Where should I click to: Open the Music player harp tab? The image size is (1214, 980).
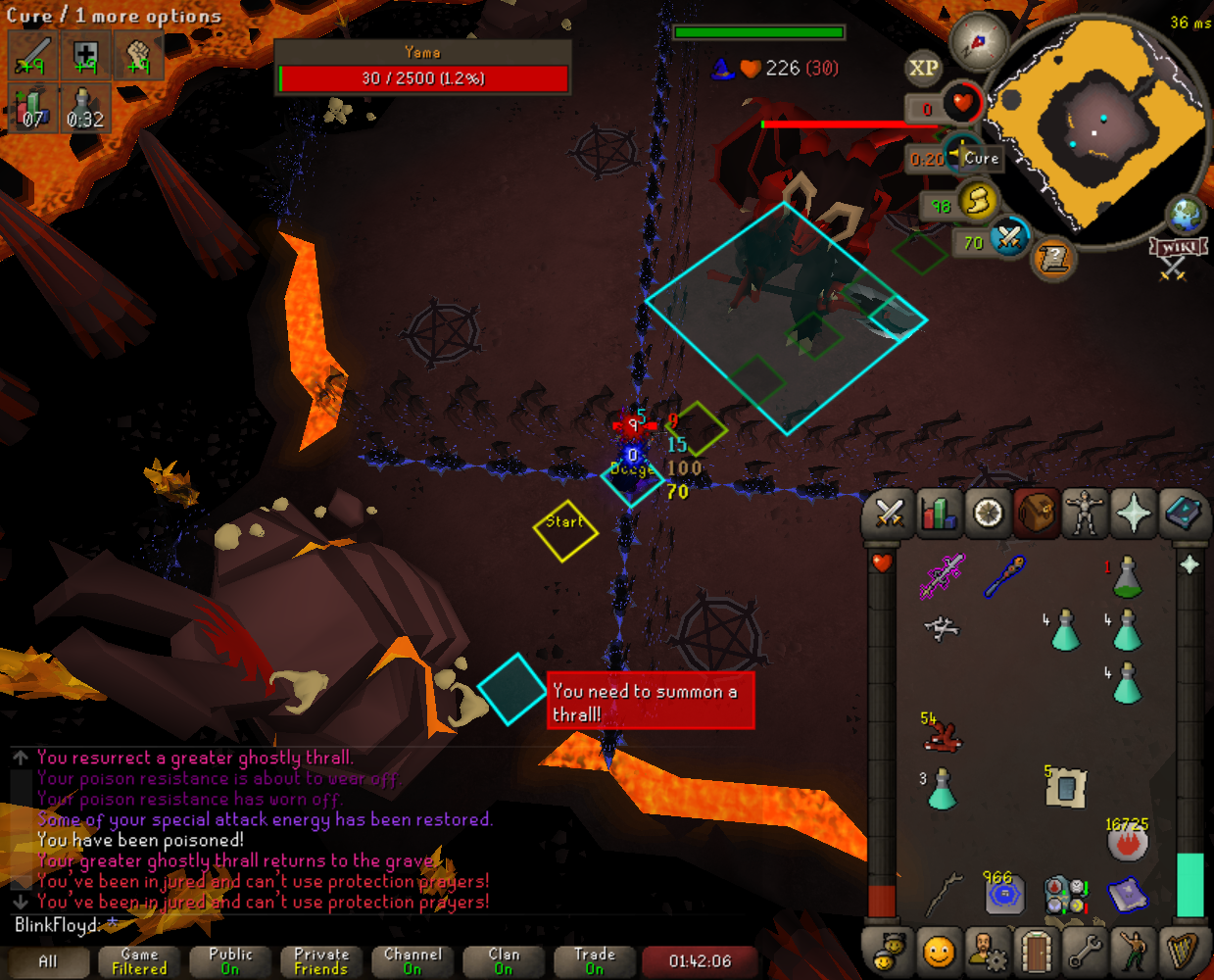(1183, 950)
